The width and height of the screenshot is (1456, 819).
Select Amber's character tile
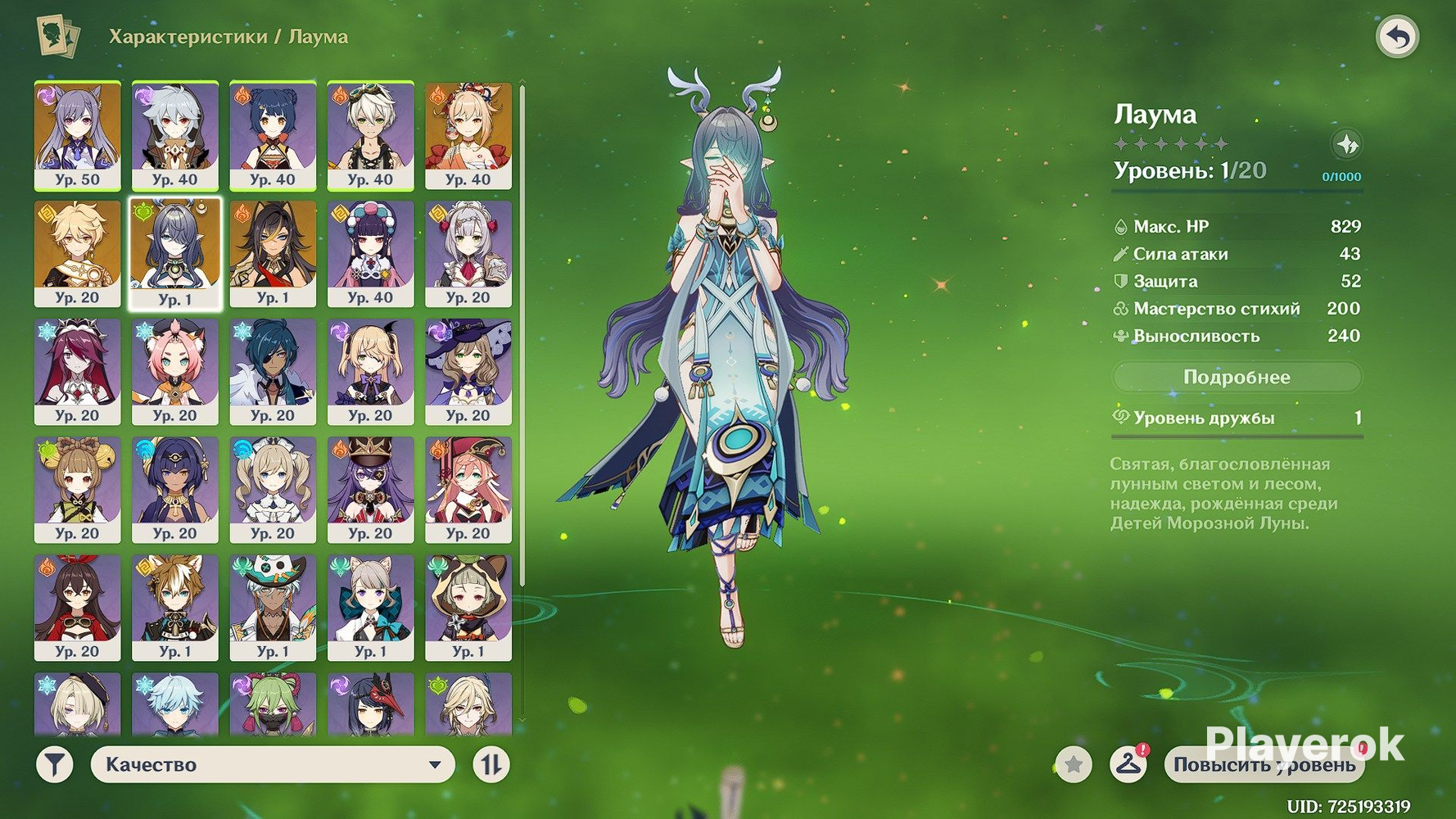[77, 608]
